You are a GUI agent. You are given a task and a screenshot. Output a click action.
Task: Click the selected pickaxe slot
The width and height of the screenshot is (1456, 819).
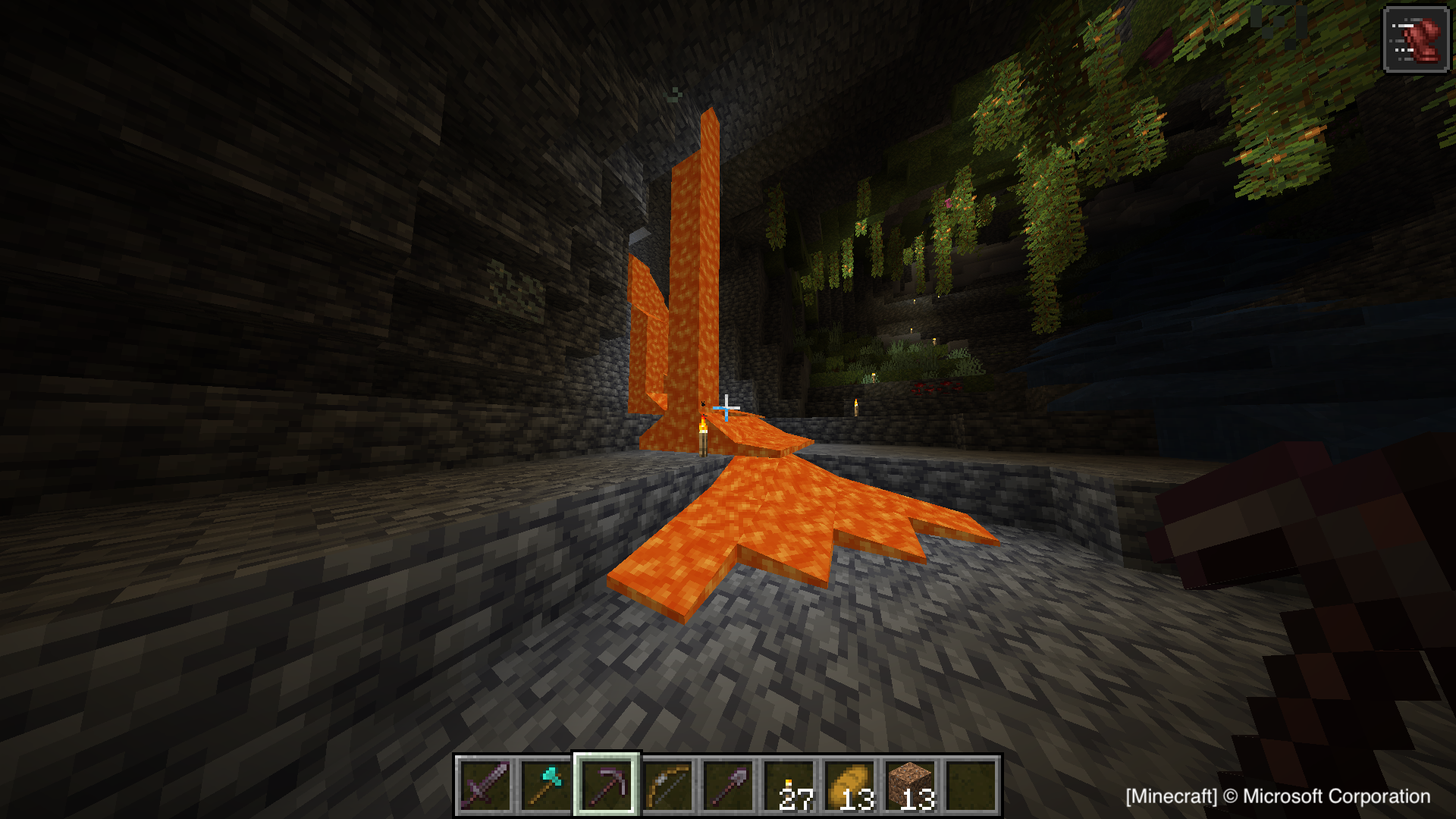607,786
